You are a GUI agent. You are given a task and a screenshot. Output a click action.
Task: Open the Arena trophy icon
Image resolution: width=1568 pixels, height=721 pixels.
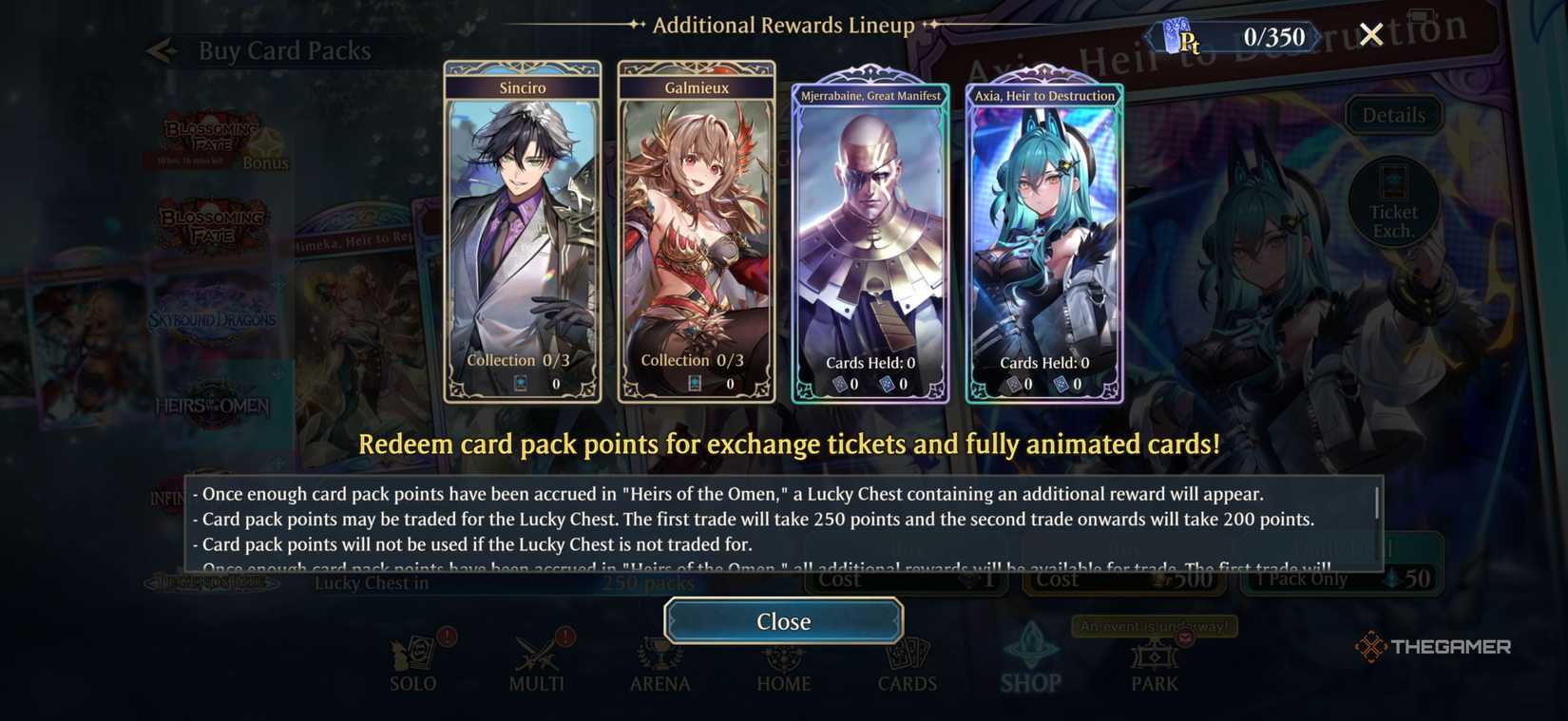660,658
